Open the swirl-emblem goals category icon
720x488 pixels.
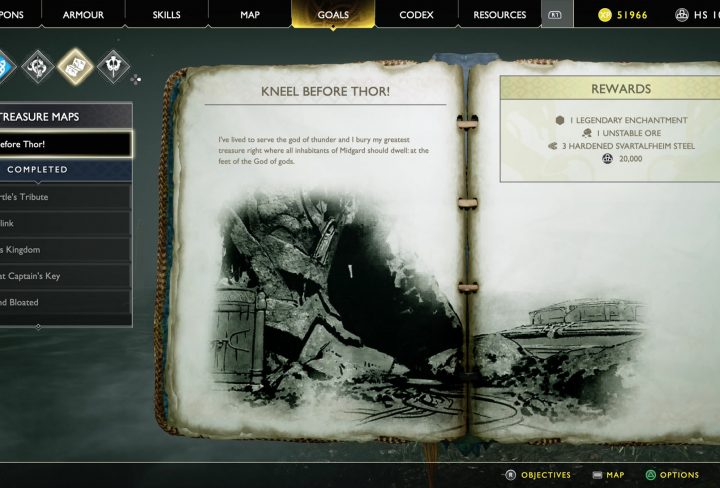[x=39, y=67]
